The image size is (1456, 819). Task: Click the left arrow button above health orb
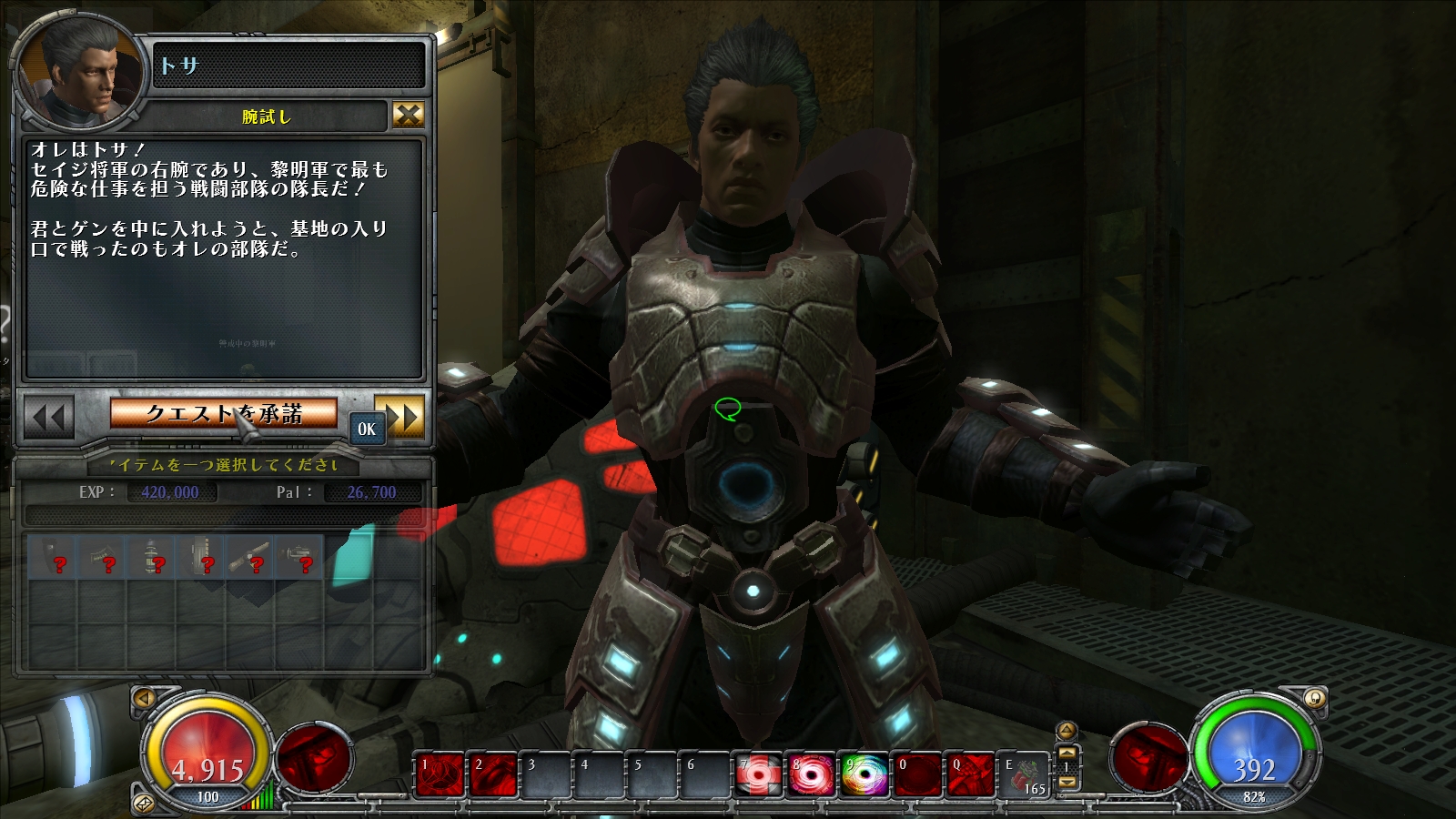(x=144, y=699)
